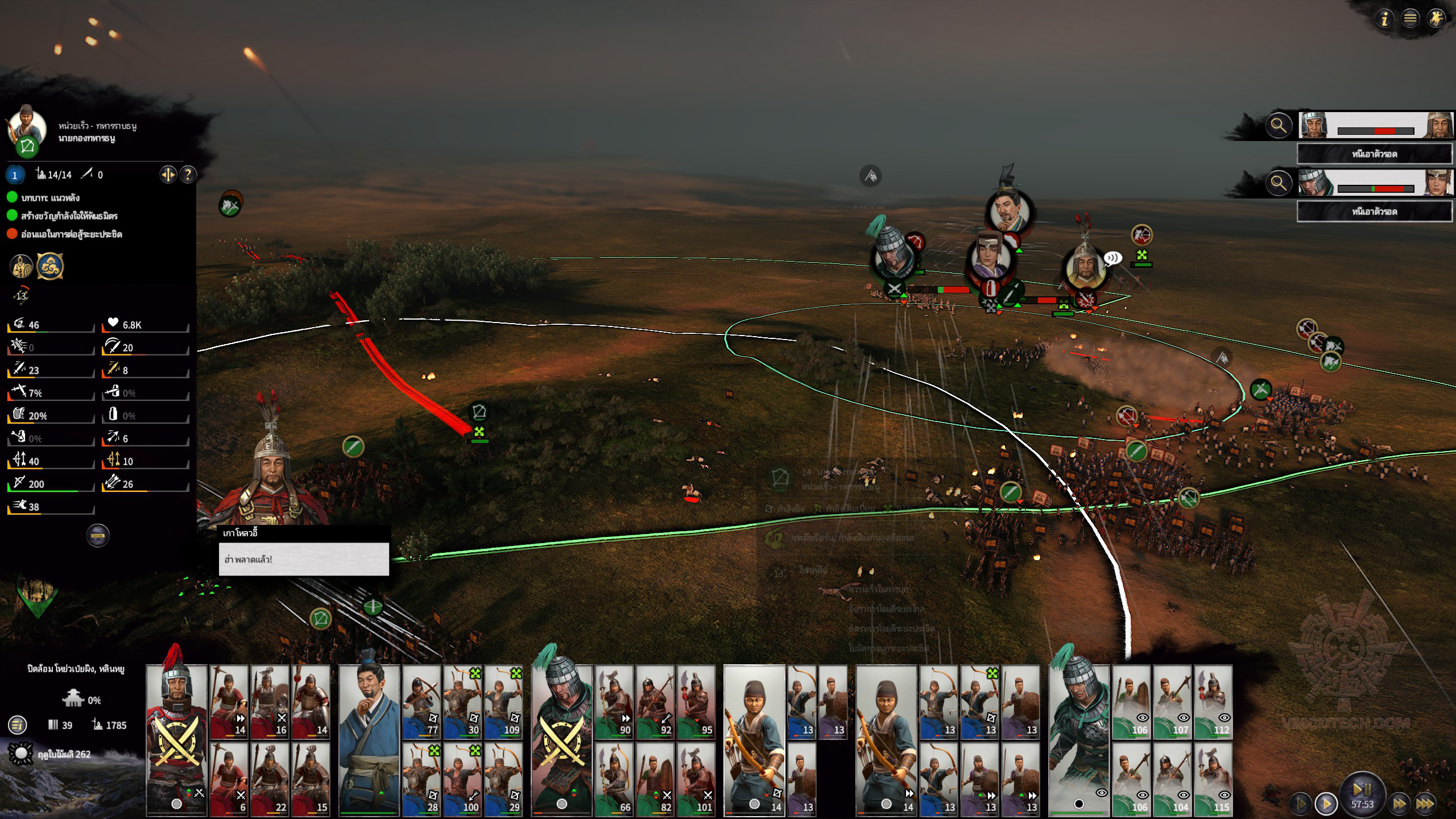The height and width of the screenshot is (819, 1456).
Task: Set battle speed to slow motion
Action: click(1301, 804)
